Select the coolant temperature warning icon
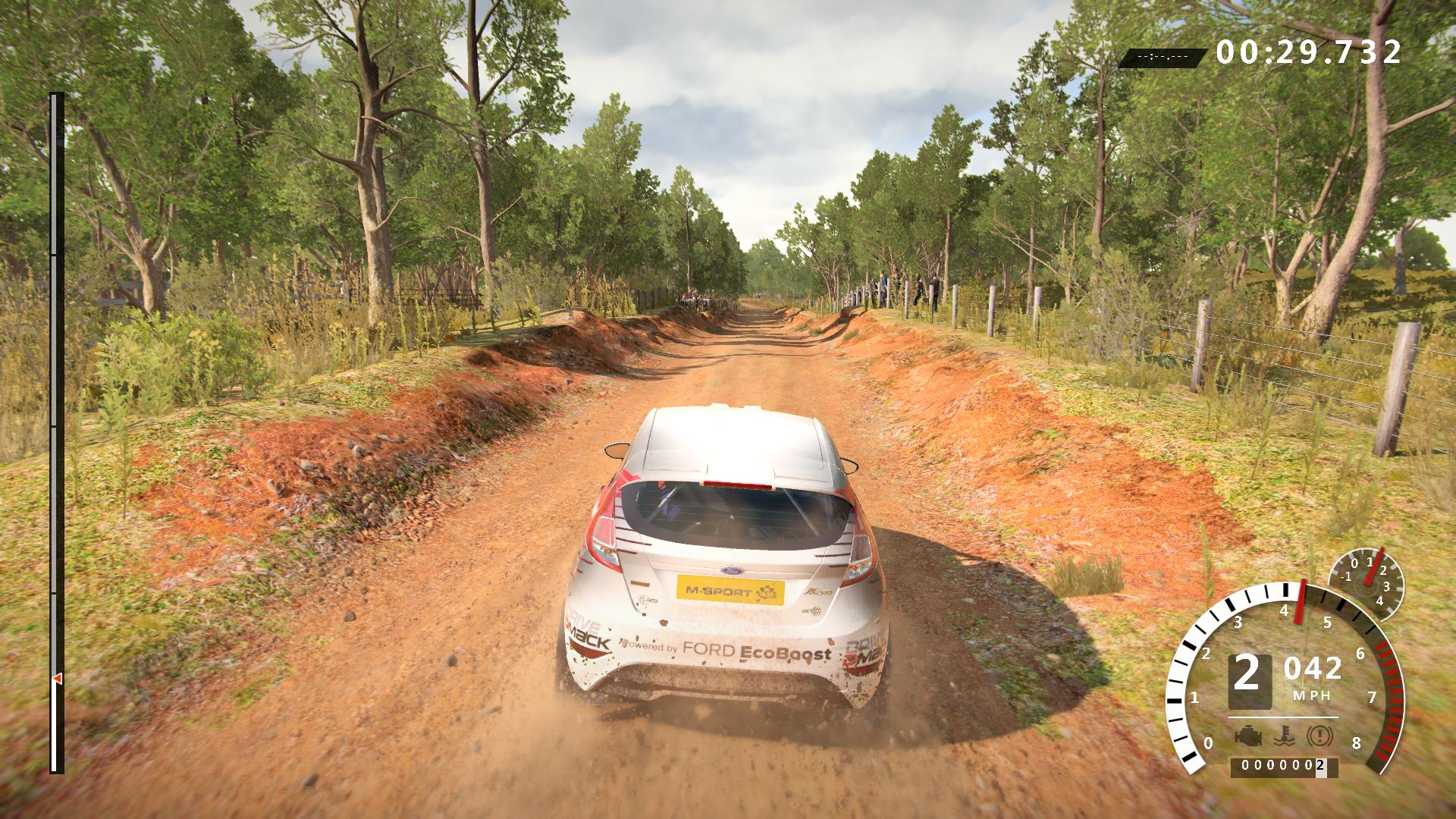Screen dimensions: 1456x819 coord(1282,736)
